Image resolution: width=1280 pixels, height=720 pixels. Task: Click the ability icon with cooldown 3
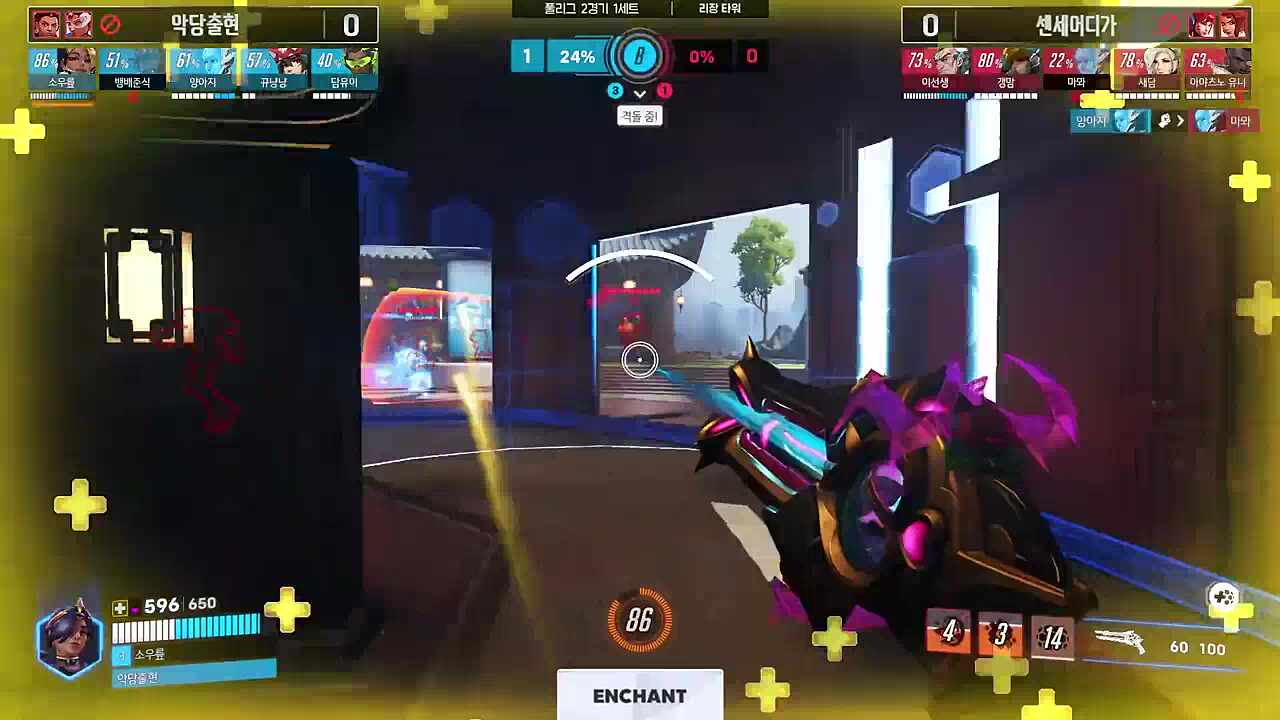tap(1000, 635)
